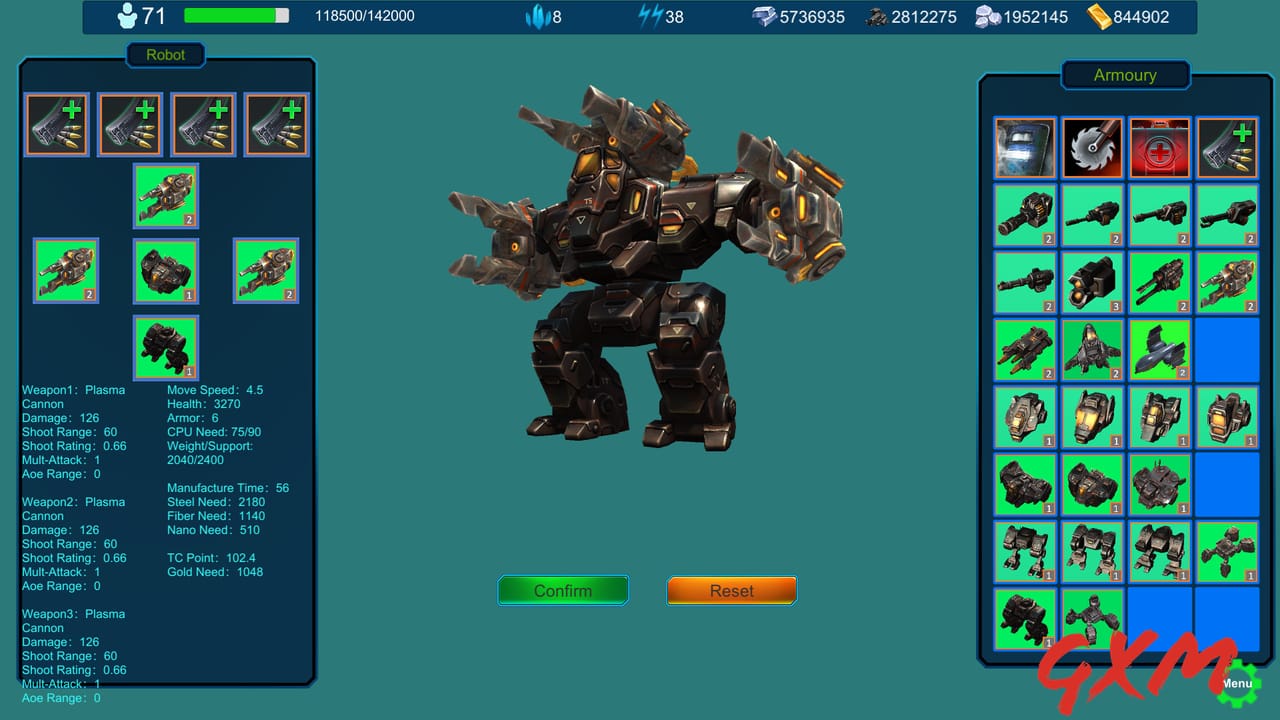The height and width of the screenshot is (720, 1280).
Task: Add a weapon via first empty ammo slot
Action: click(x=55, y=123)
